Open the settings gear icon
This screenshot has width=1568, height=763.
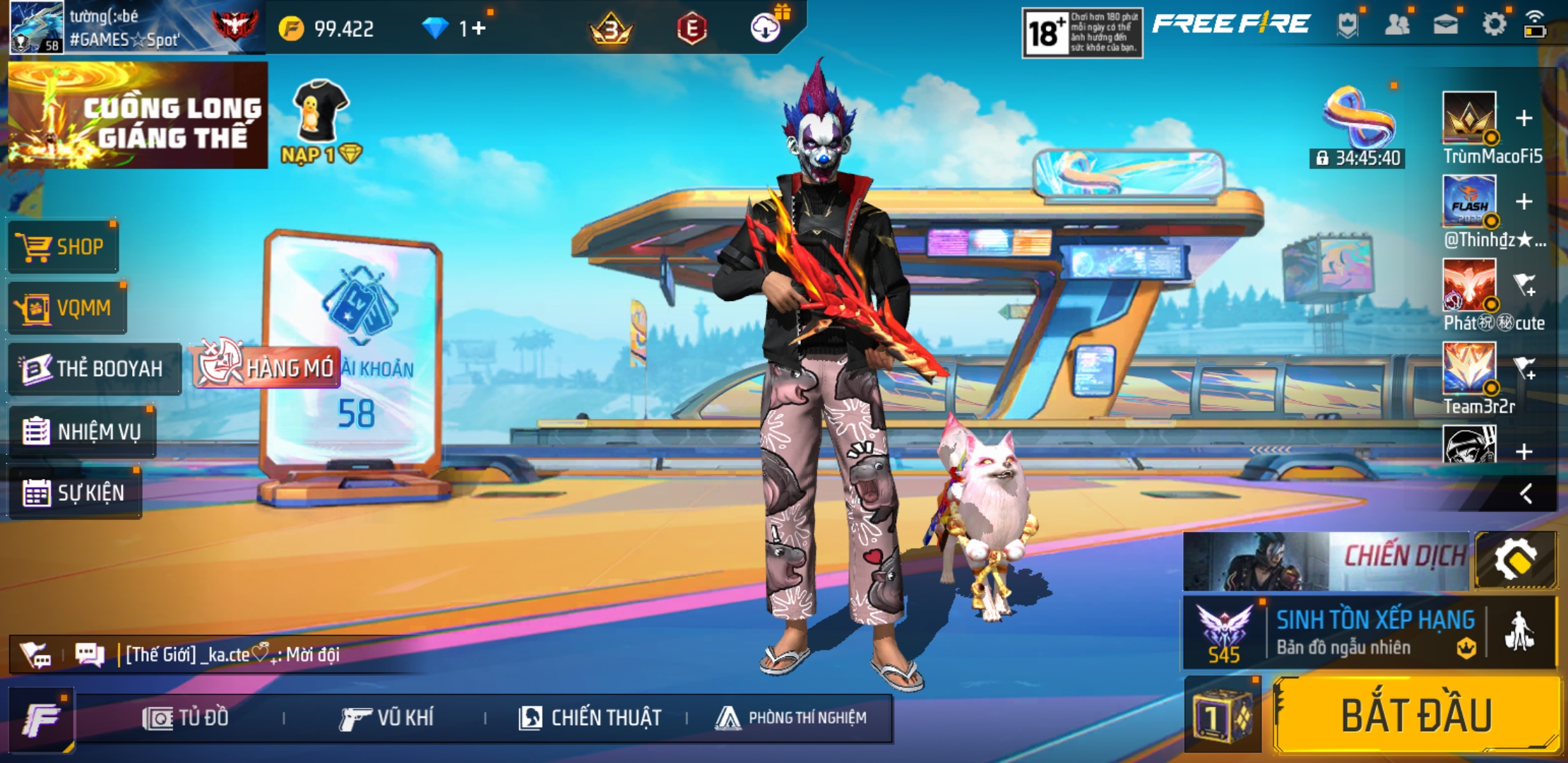(x=1493, y=25)
